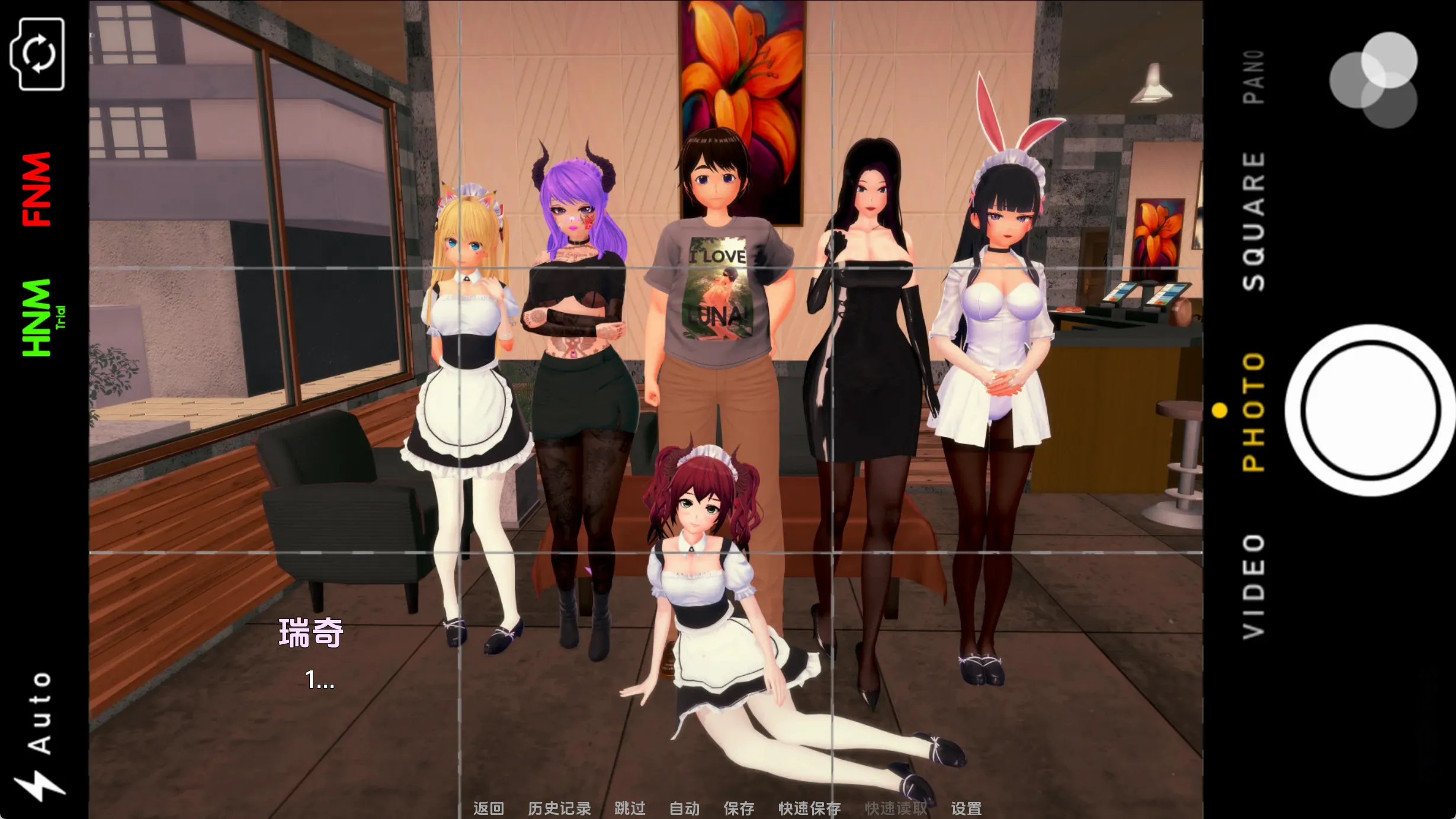Screen dimensions: 1456x819
Task: Open the three-circle camera filters icon
Action: click(1373, 80)
